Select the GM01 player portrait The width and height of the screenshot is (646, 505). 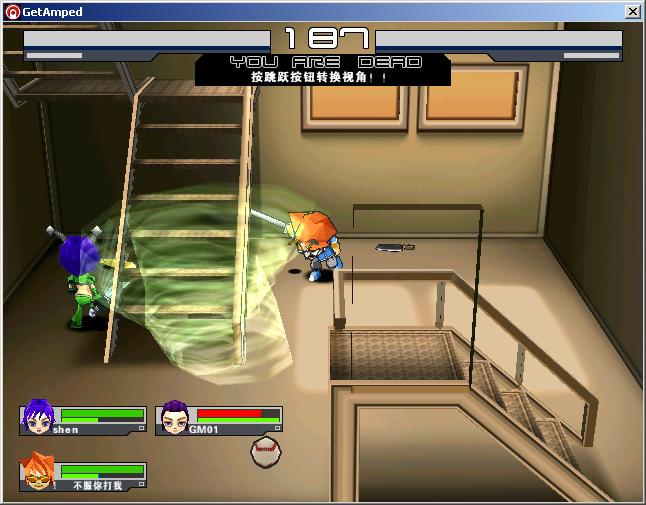[x=175, y=416]
